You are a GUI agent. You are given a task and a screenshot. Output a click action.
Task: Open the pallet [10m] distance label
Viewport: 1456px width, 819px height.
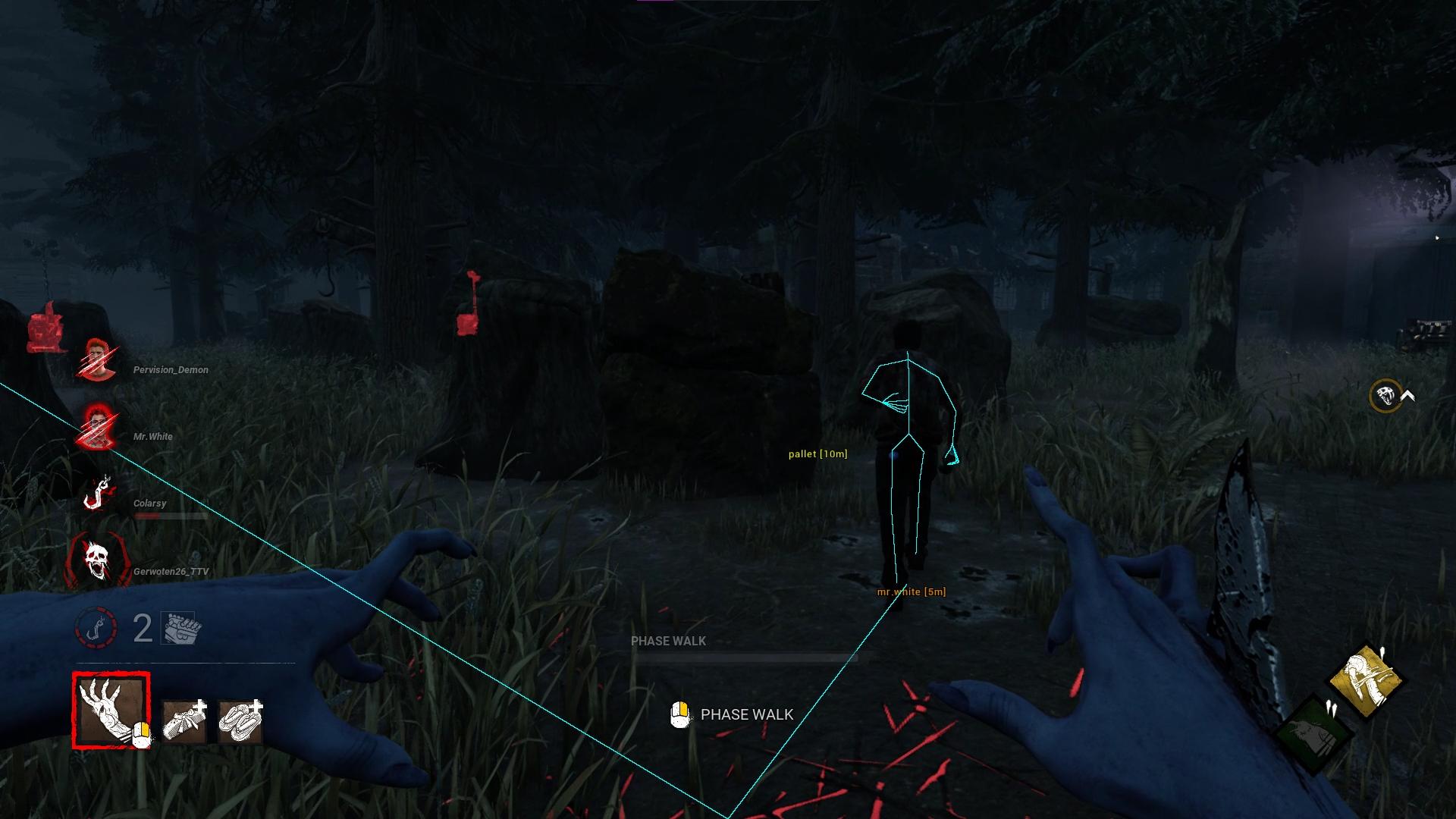pyautogui.click(x=817, y=453)
